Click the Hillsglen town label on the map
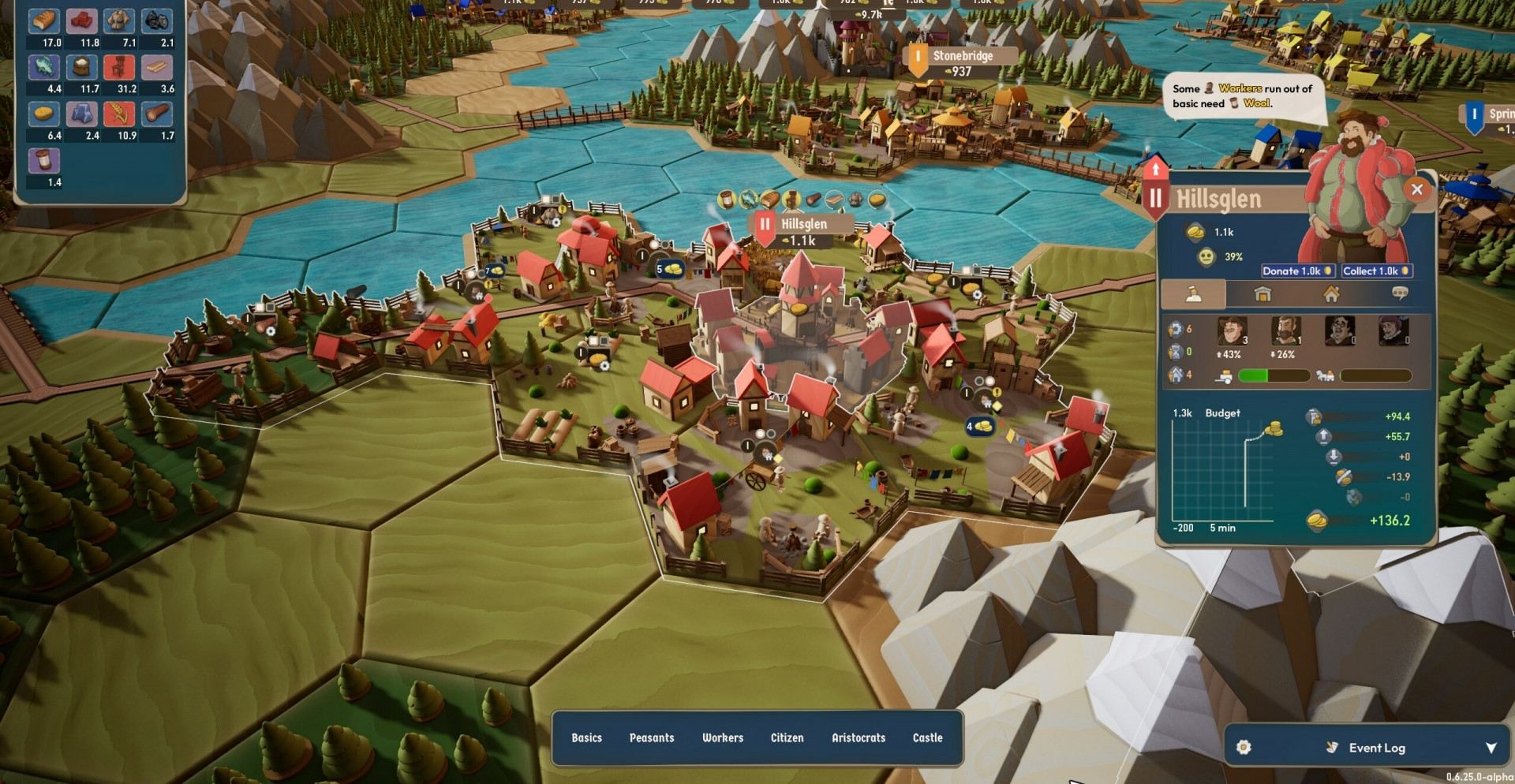The image size is (1515, 784). click(803, 224)
